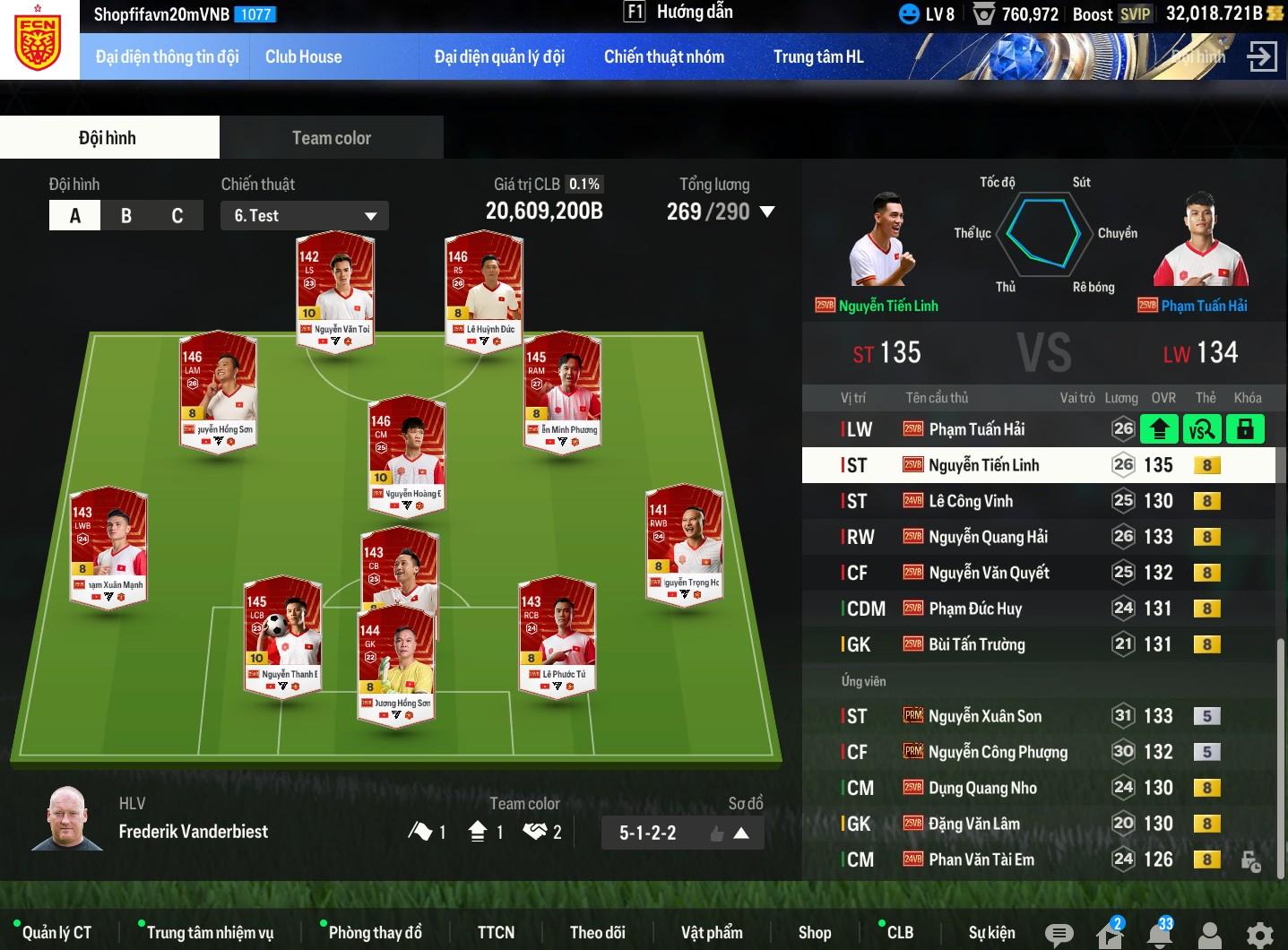Choose substitute Nguyễn Xuân Son
This screenshot has height=950, width=1288.
pos(984,716)
